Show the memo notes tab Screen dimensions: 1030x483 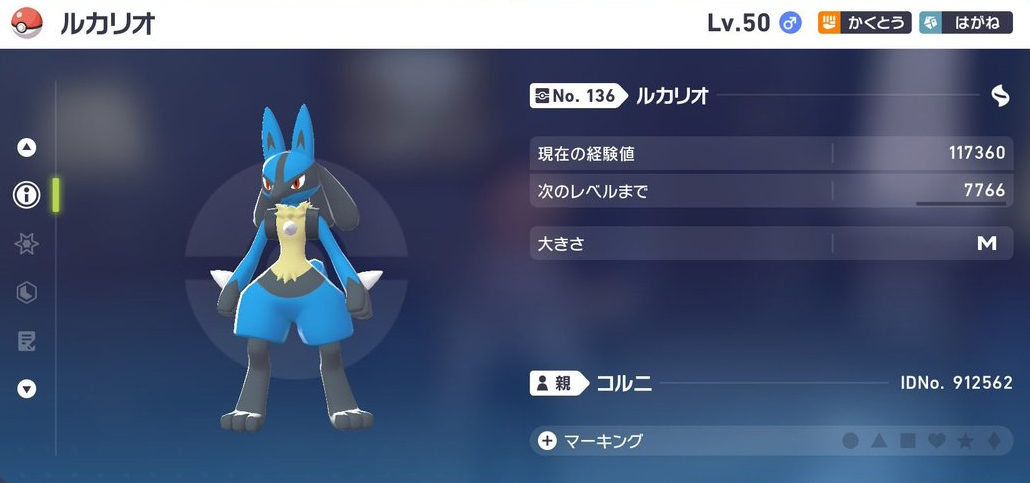tap(27, 341)
